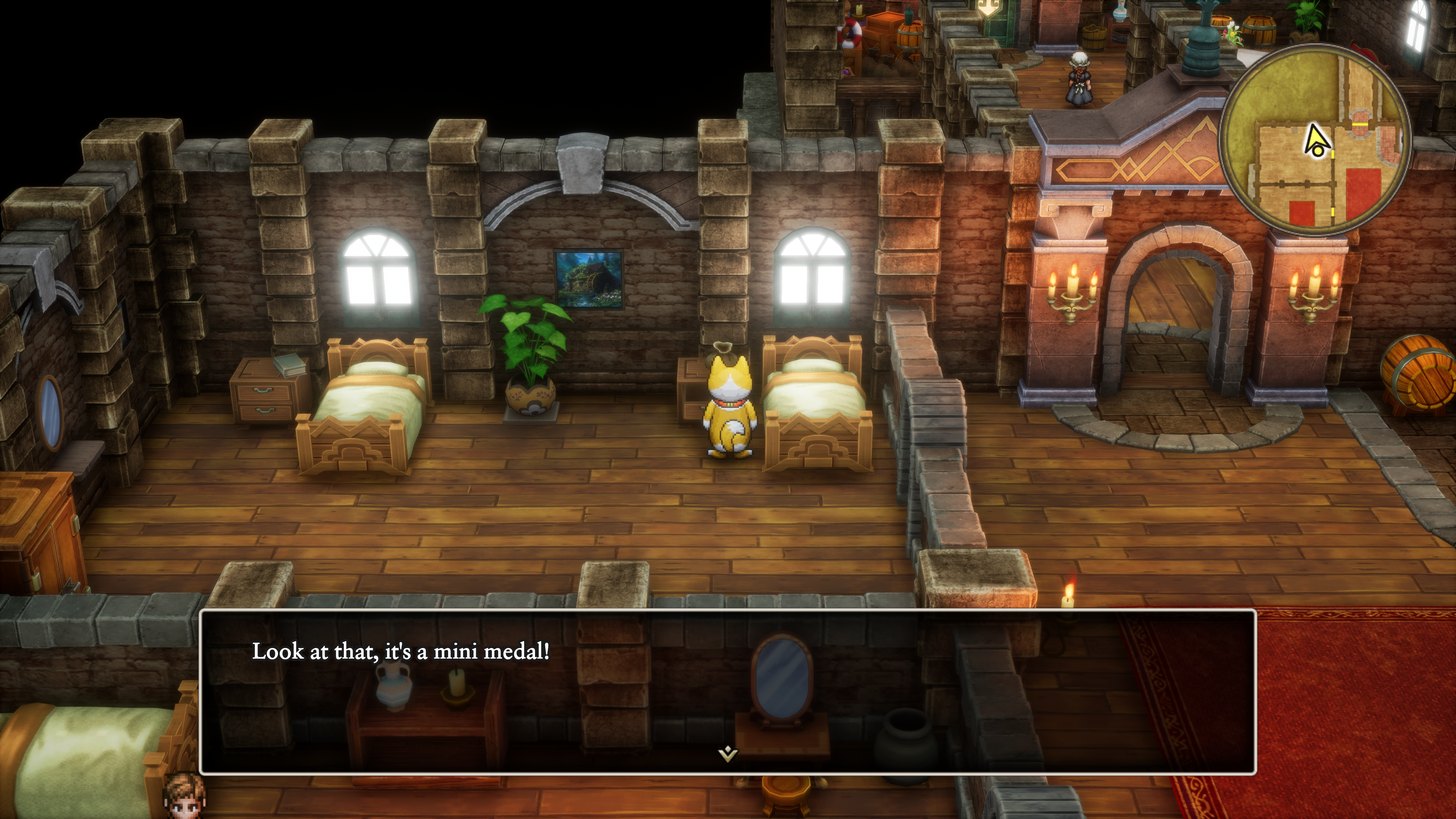Screen dimensions: 1456x819
Task: Click the mini medal dialogue box
Action: (728, 691)
